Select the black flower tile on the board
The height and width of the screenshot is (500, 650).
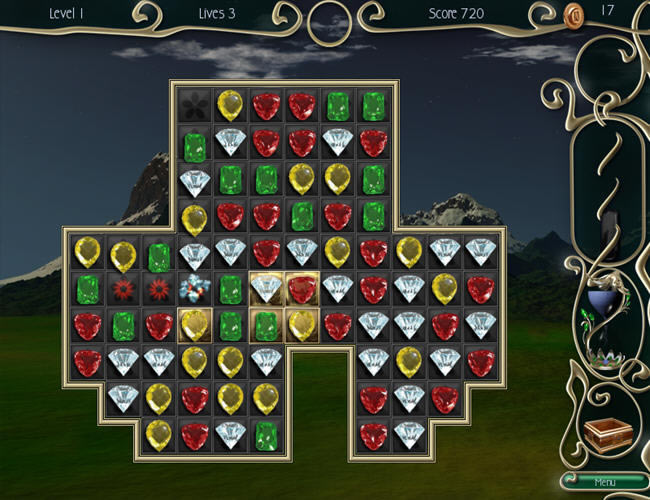click(194, 106)
